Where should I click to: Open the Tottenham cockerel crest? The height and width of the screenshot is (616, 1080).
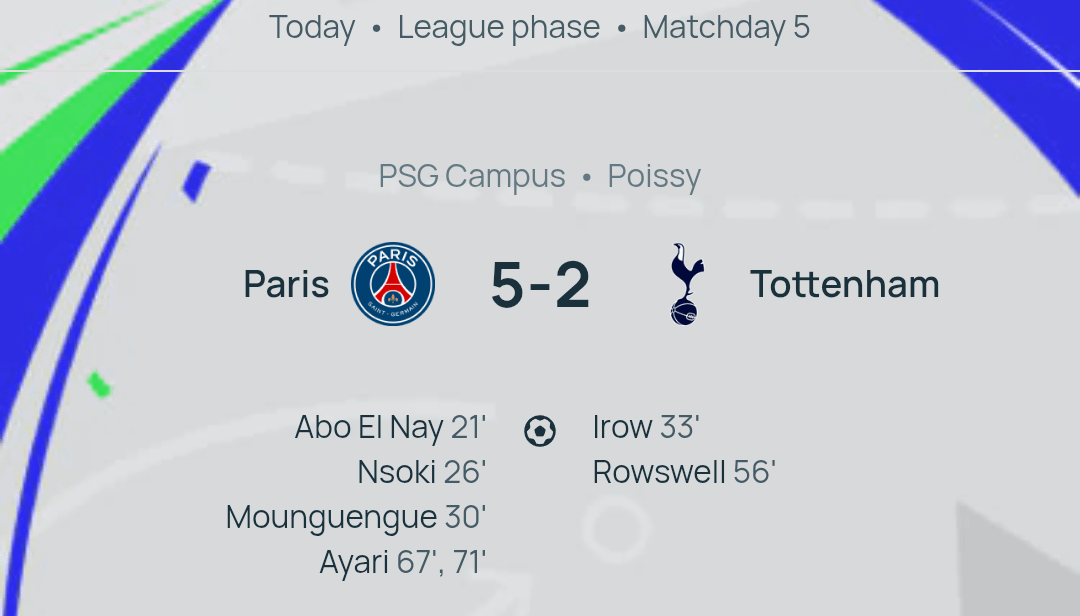coord(687,284)
